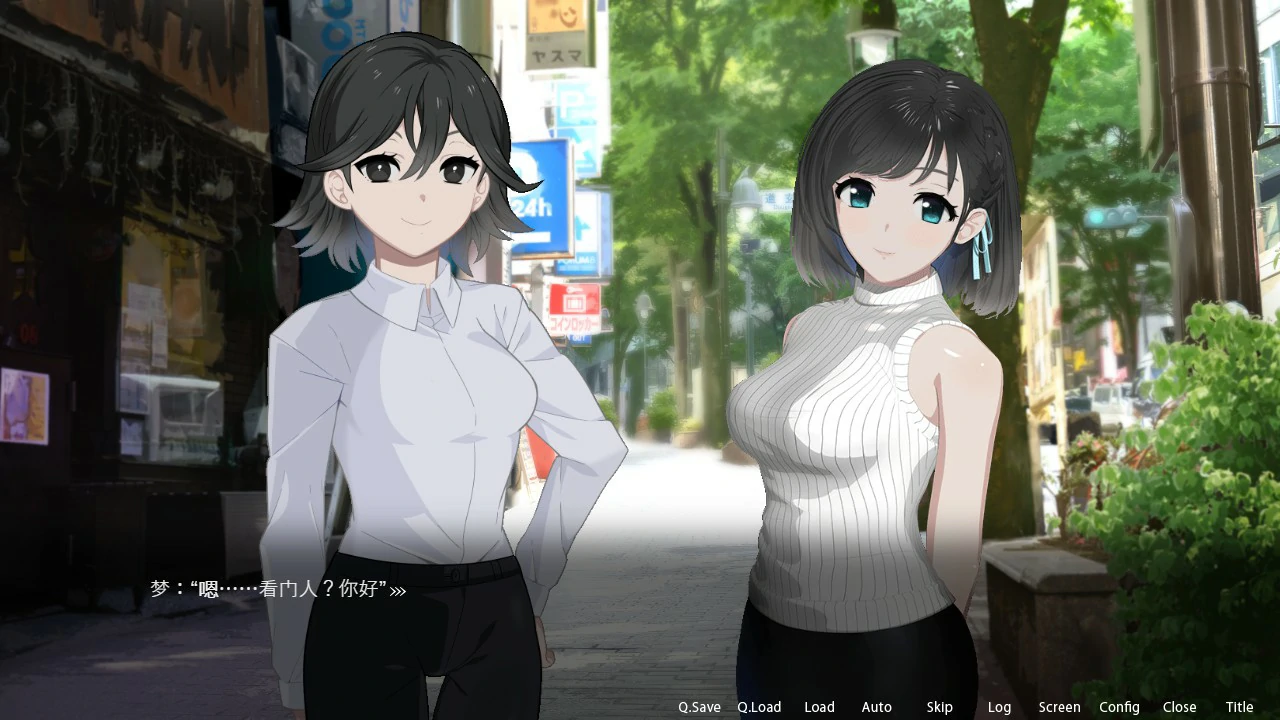Image resolution: width=1280 pixels, height=720 pixels.
Task: Return to the Title screen
Action: 1239,707
